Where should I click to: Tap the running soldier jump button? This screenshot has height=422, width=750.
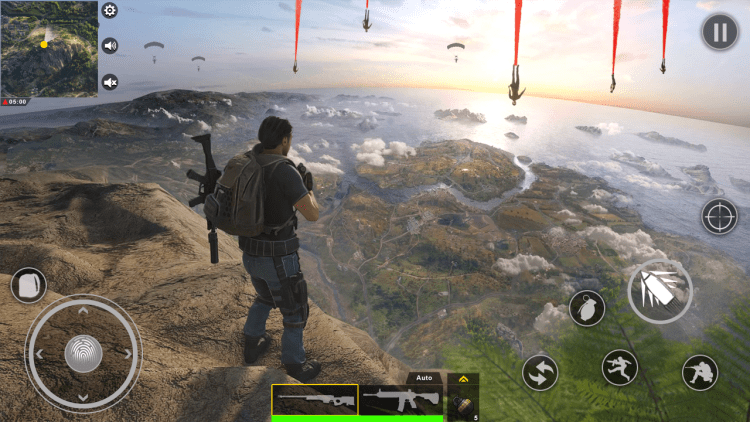point(620,368)
